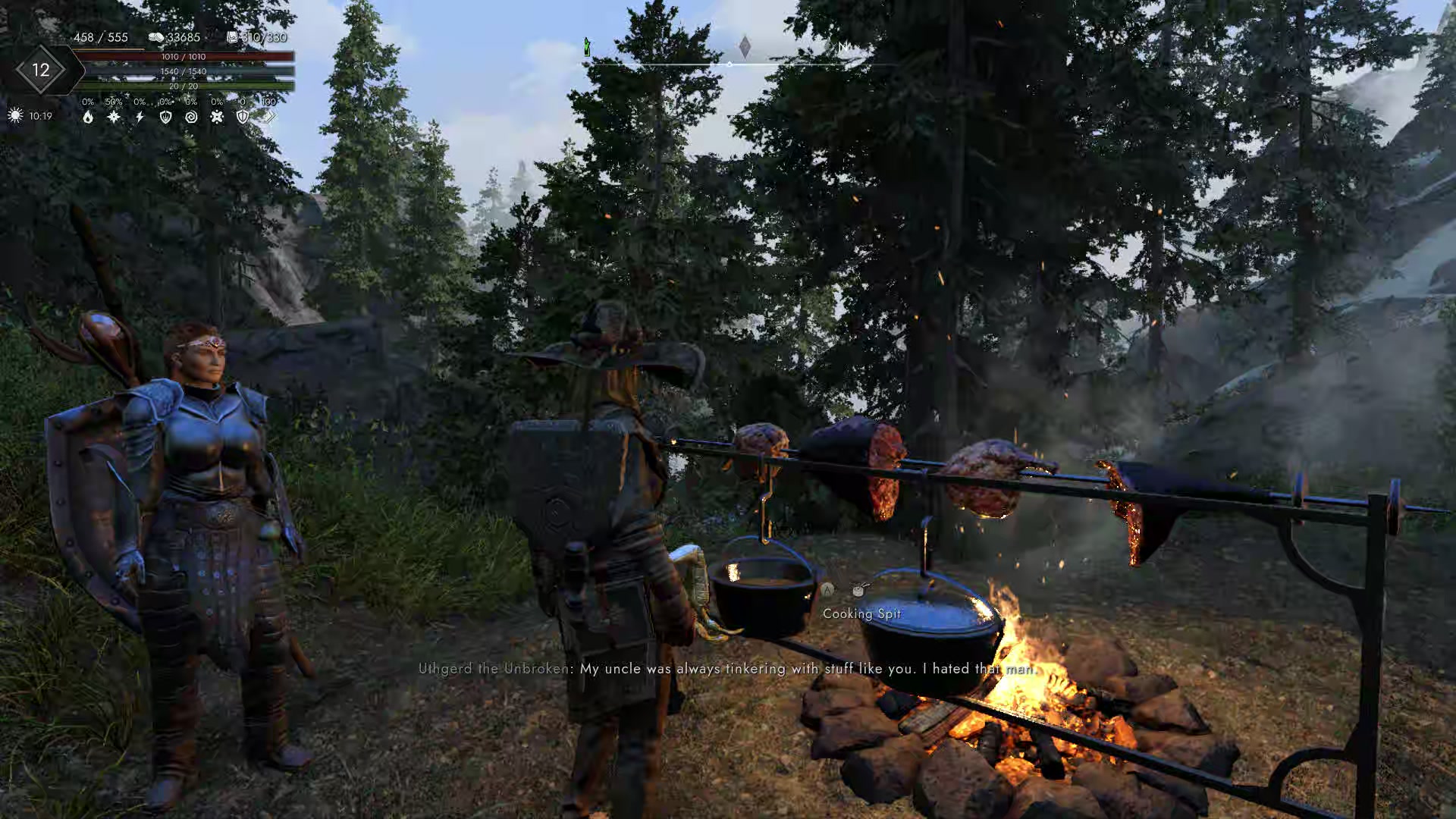Image resolution: width=1456 pixels, height=819 pixels.
Task: Click the compass quest diamond marker
Action: (745, 47)
